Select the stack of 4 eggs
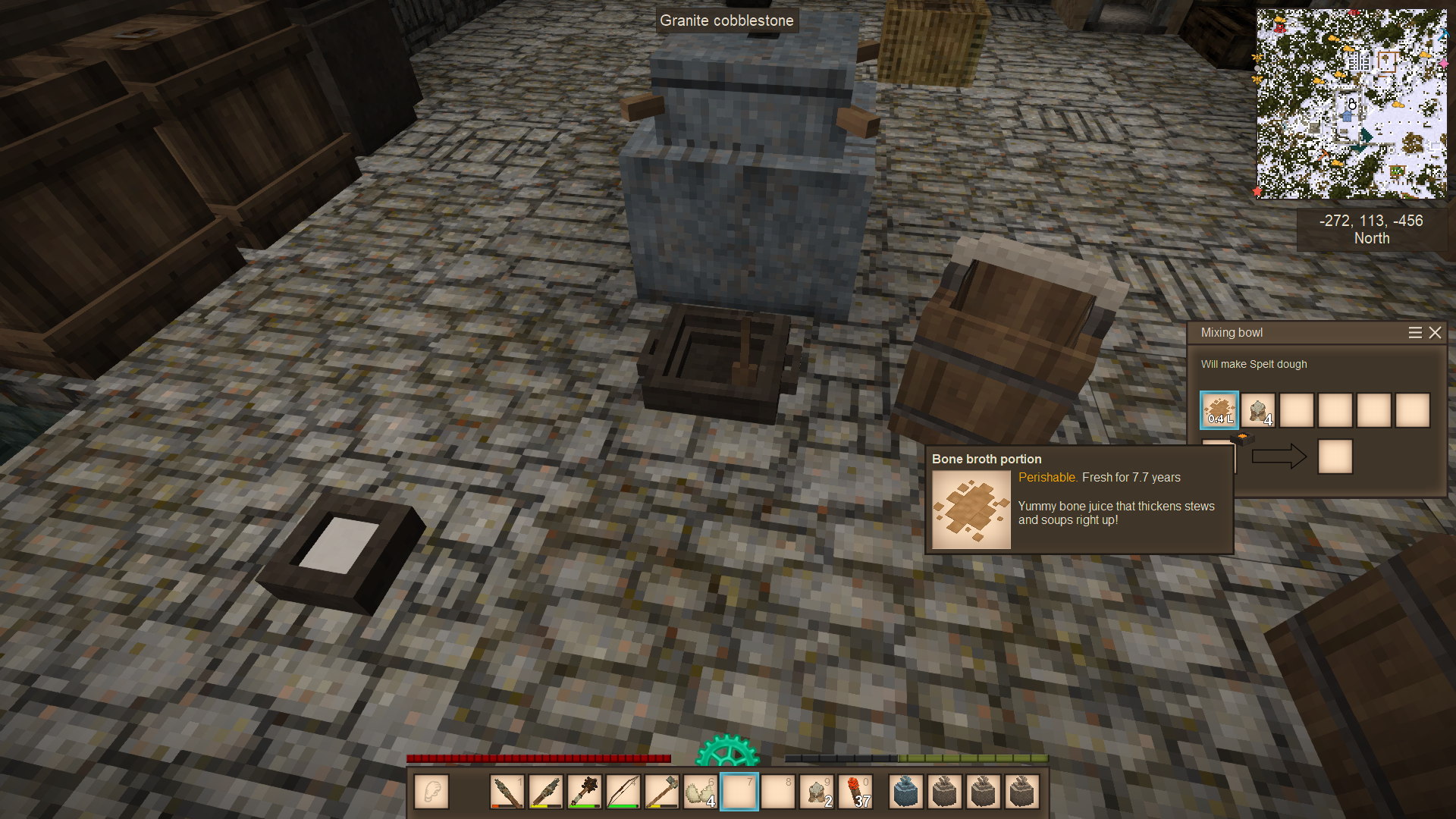The height and width of the screenshot is (819, 1456). [700, 792]
